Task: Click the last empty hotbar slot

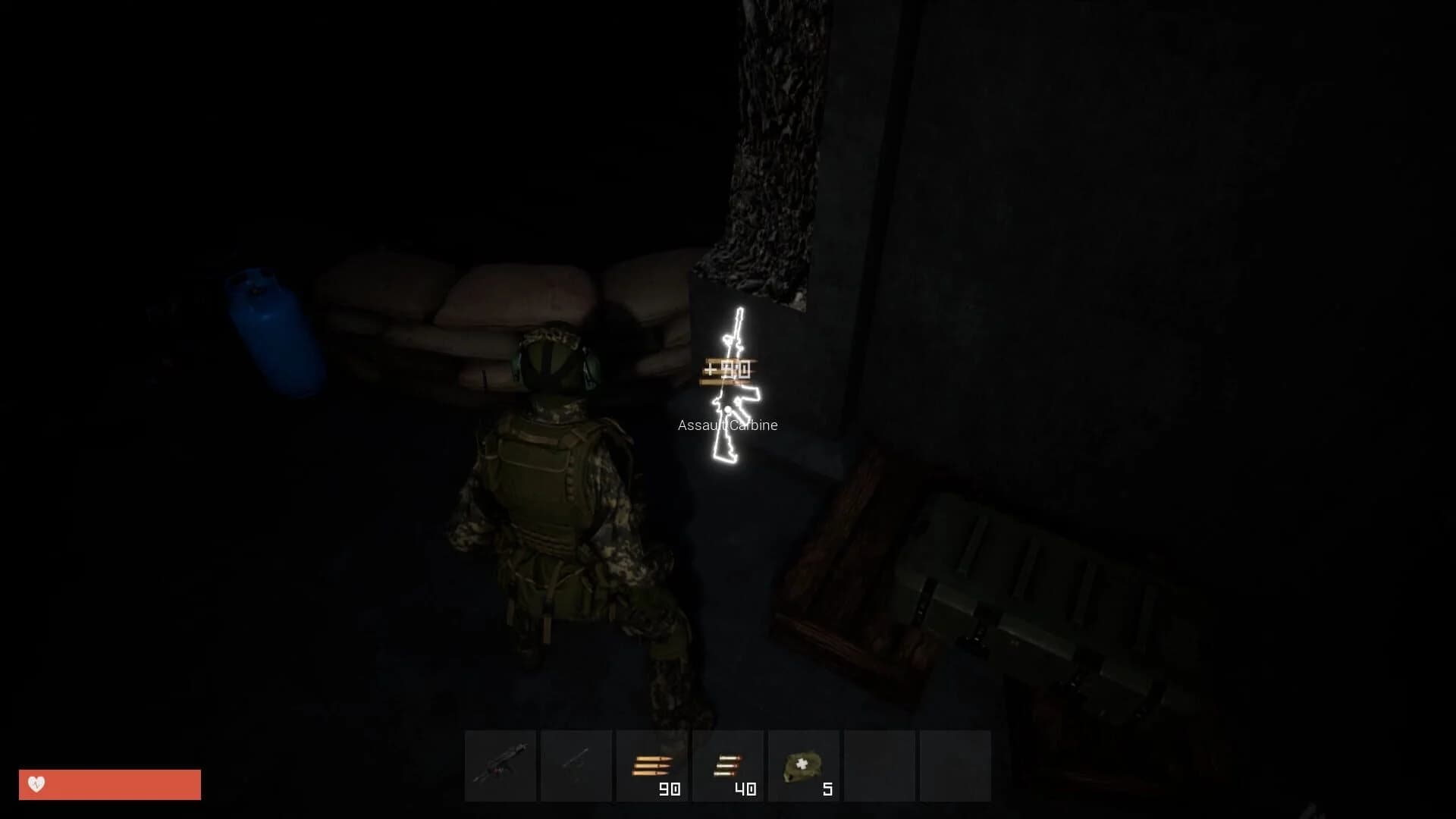Action: coord(954,764)
